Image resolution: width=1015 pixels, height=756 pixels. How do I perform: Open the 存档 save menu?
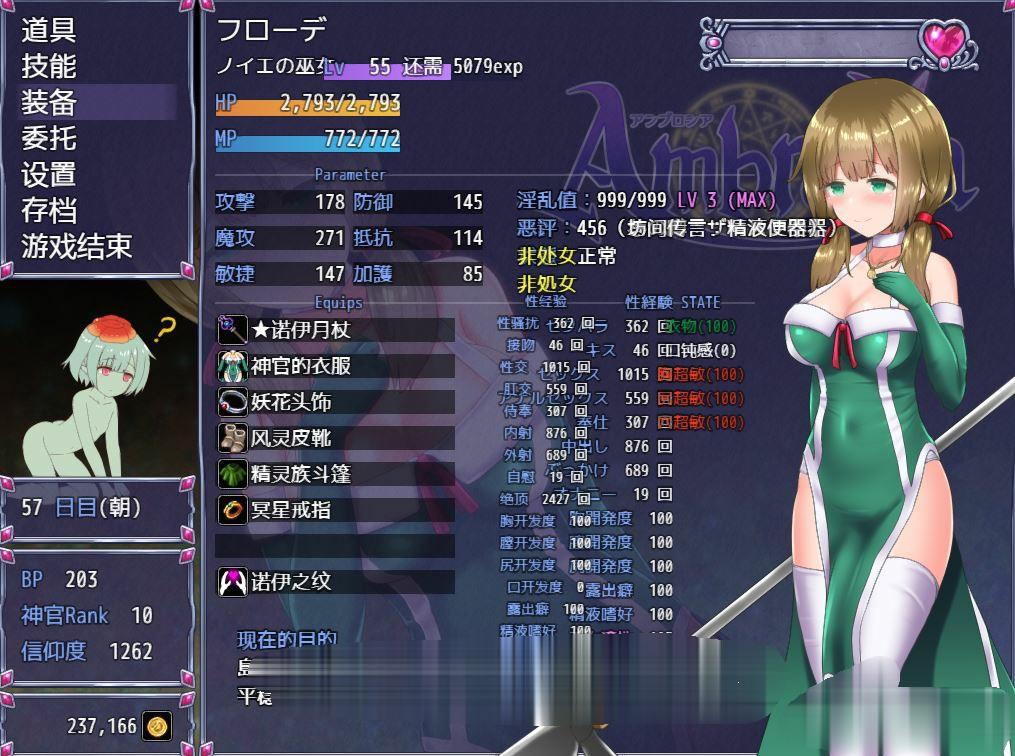(50, 210)
